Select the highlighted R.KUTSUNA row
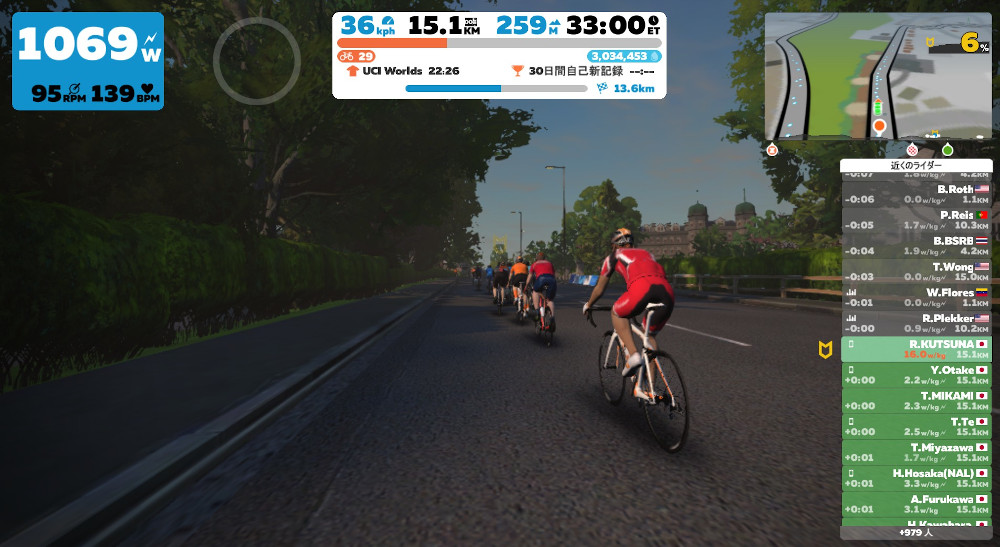This screenshot has width=1000, height=547. [916, 349]
